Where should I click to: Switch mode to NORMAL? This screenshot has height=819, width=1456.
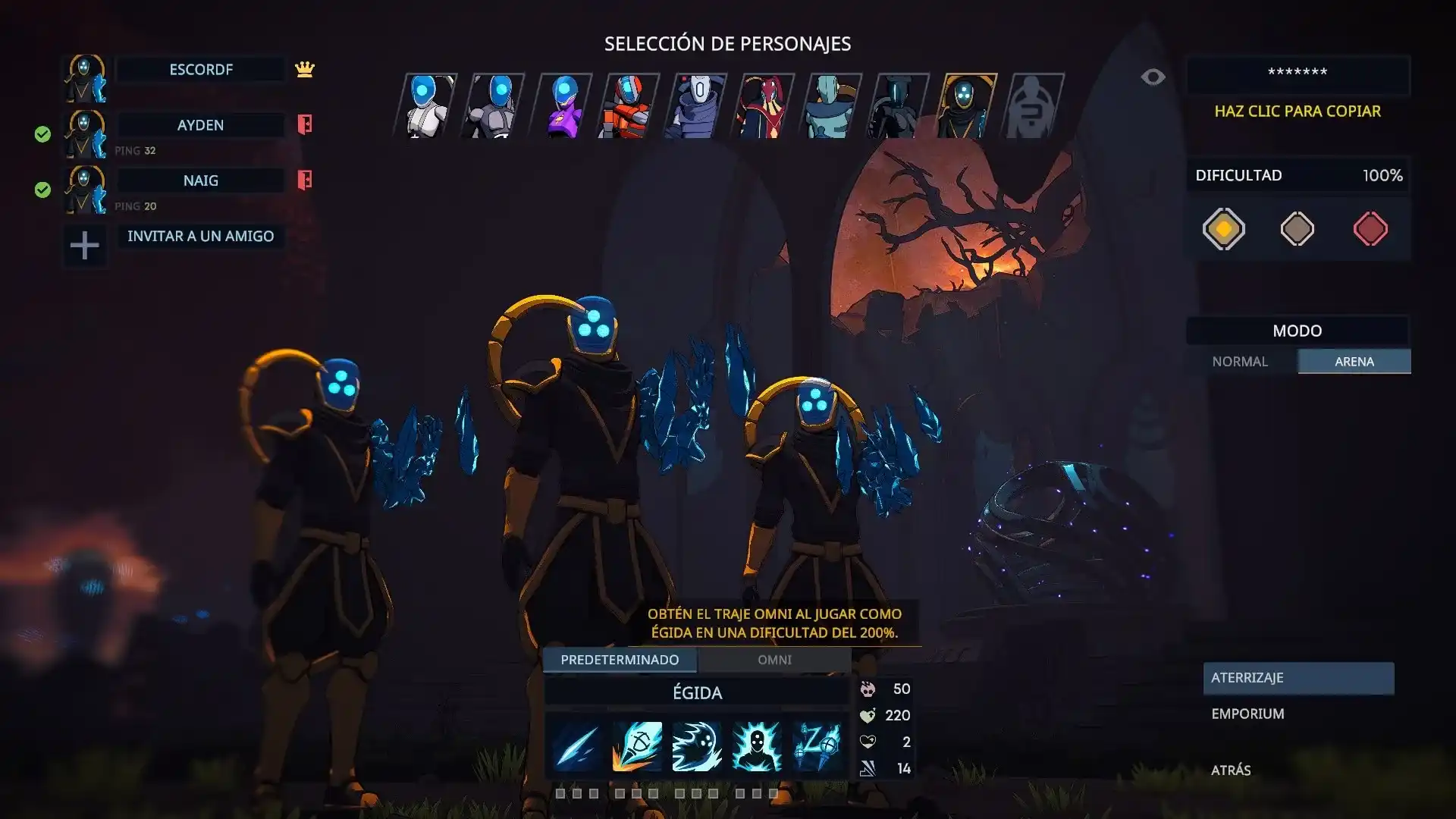[x=1240, y=362]
